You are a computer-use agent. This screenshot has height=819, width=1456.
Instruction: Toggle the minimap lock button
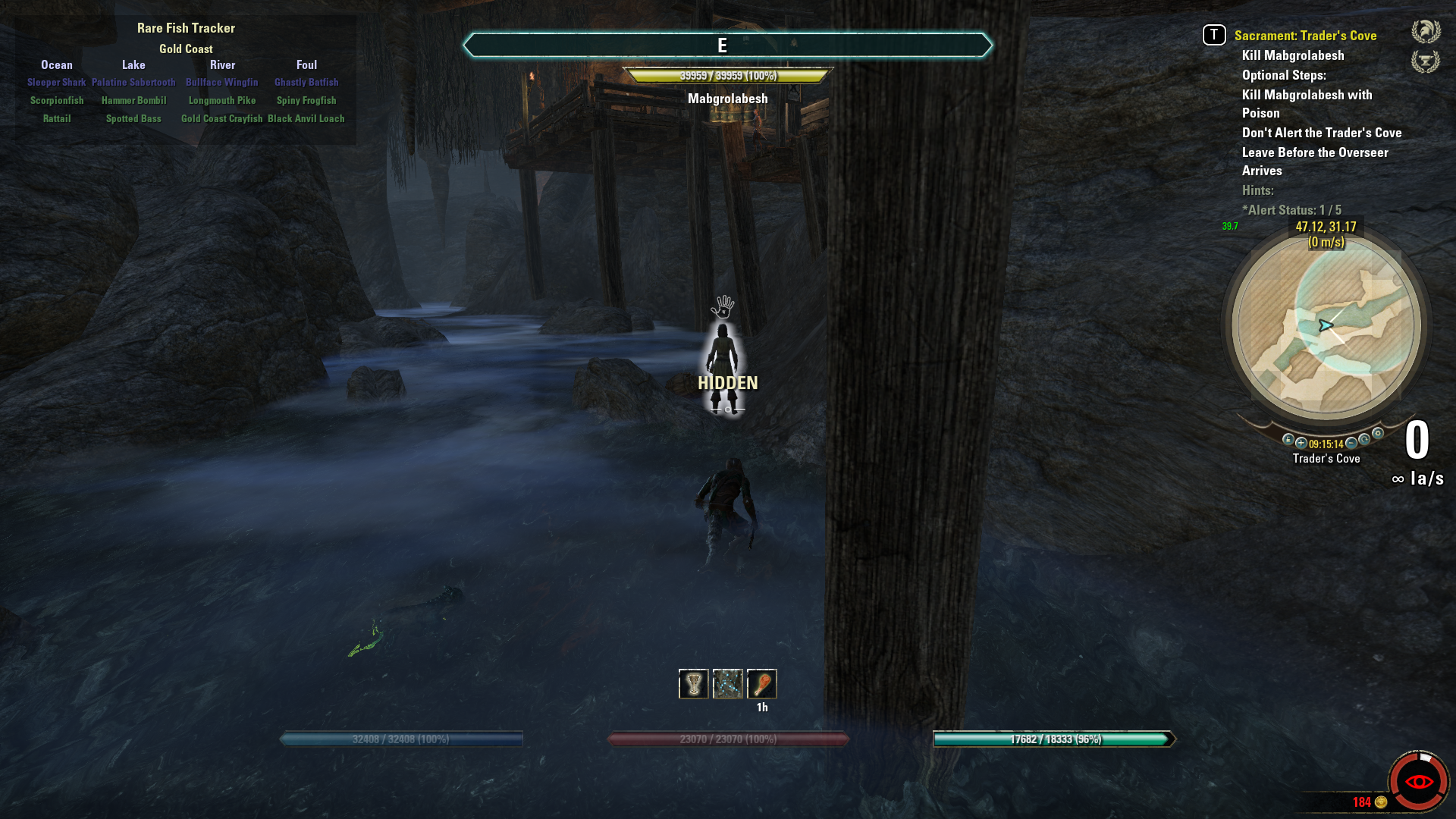click(1288, 439)
